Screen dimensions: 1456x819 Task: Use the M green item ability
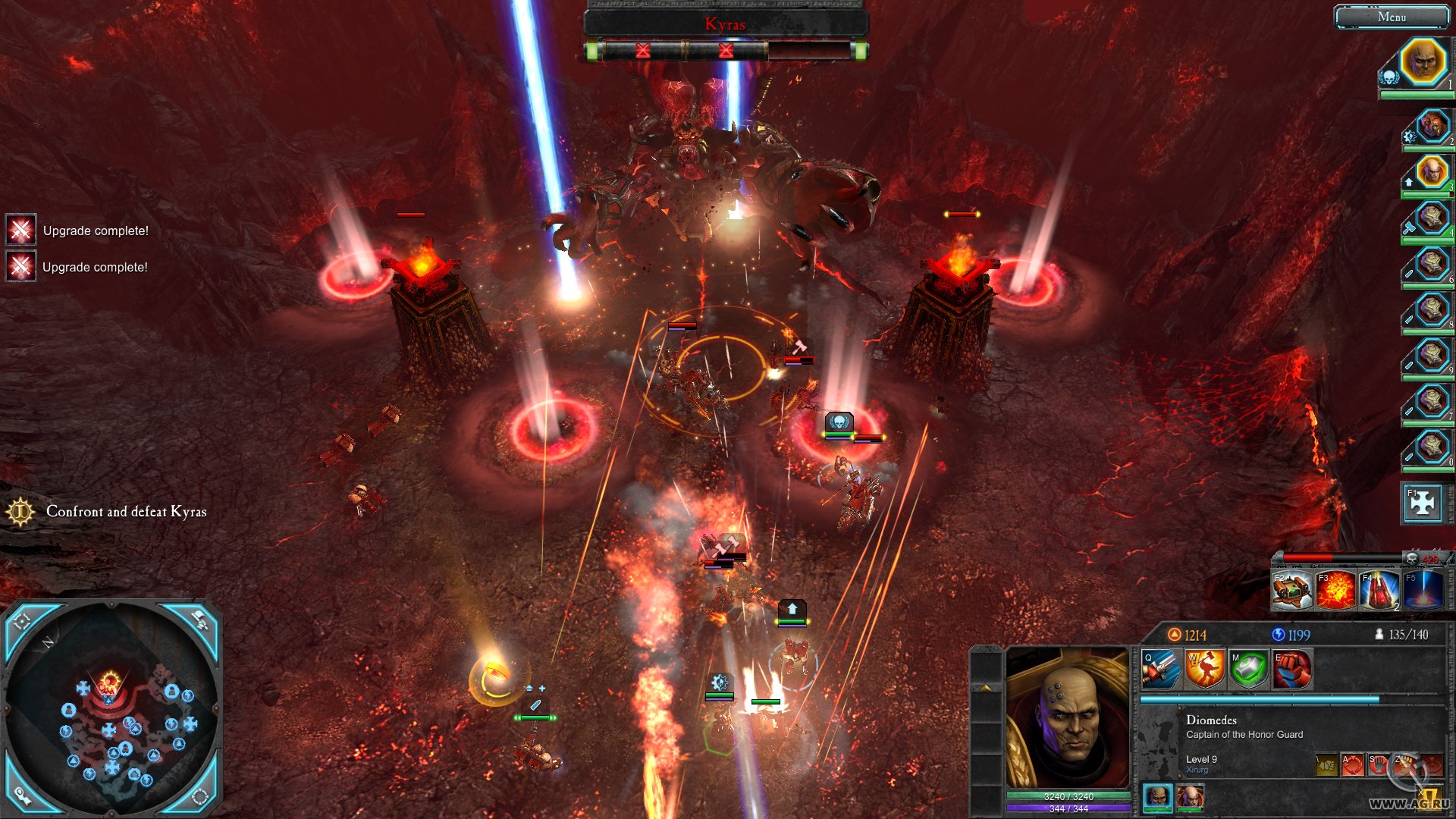tap(1248, 669)
